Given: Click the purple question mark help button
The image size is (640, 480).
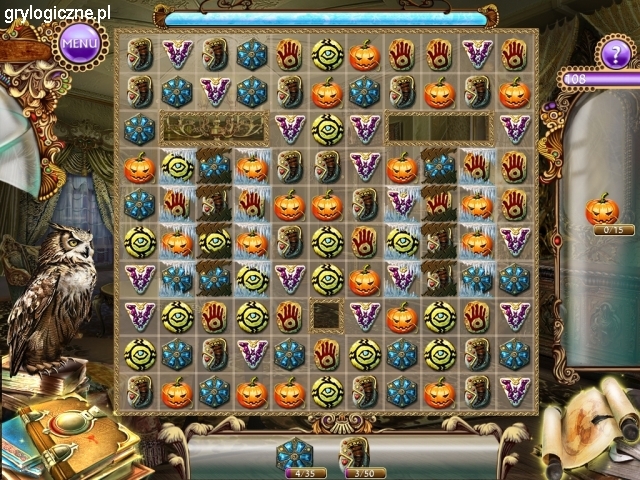Looking at the screenshot, I should (613, 52).
